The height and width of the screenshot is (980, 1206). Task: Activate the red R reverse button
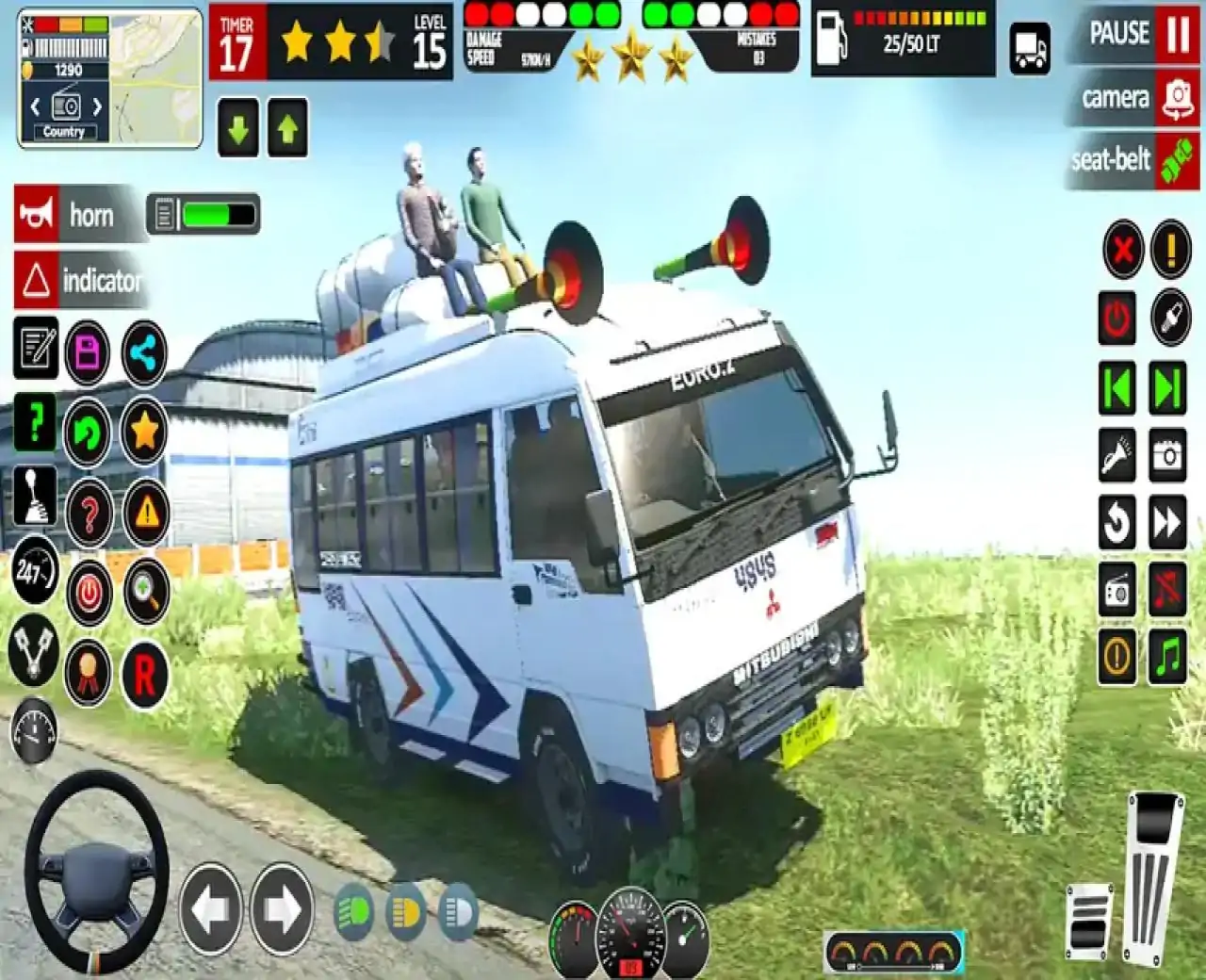click(144, 675)
